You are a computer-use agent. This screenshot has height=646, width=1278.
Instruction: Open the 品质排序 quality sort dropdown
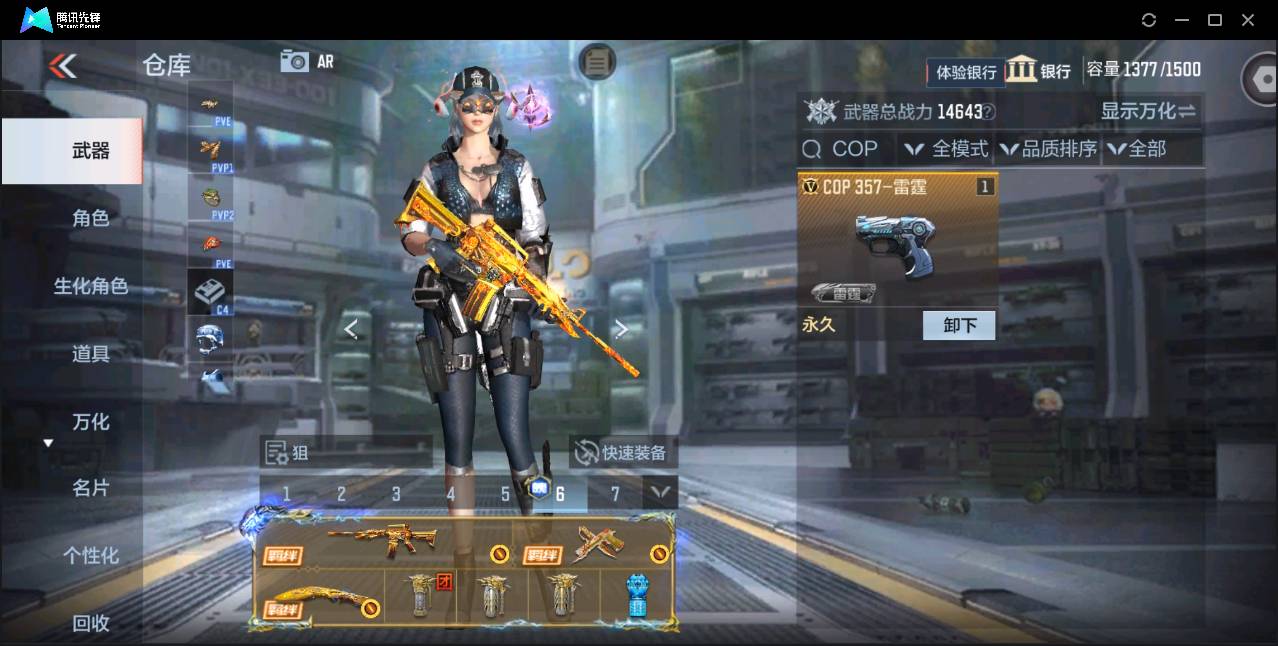[1048, 149]
